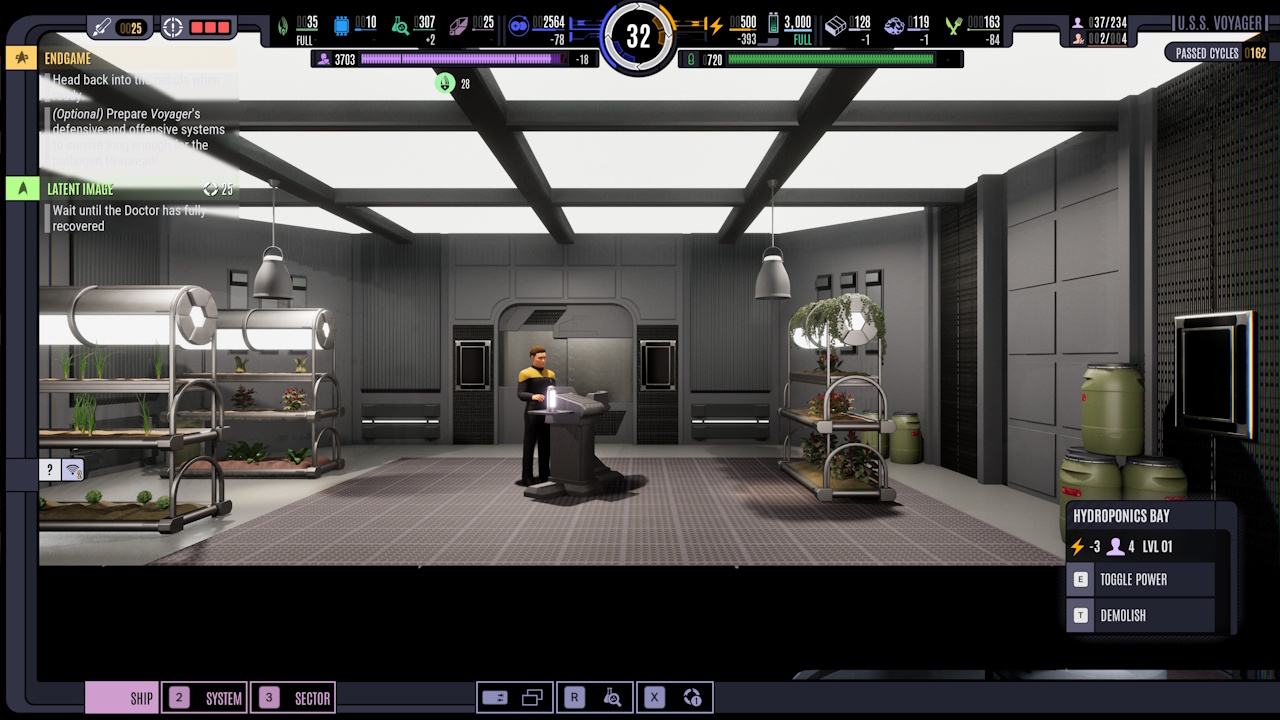Demolish the Hydroponics Bay
This screenshot has width=1280, height=720.
1140,615
